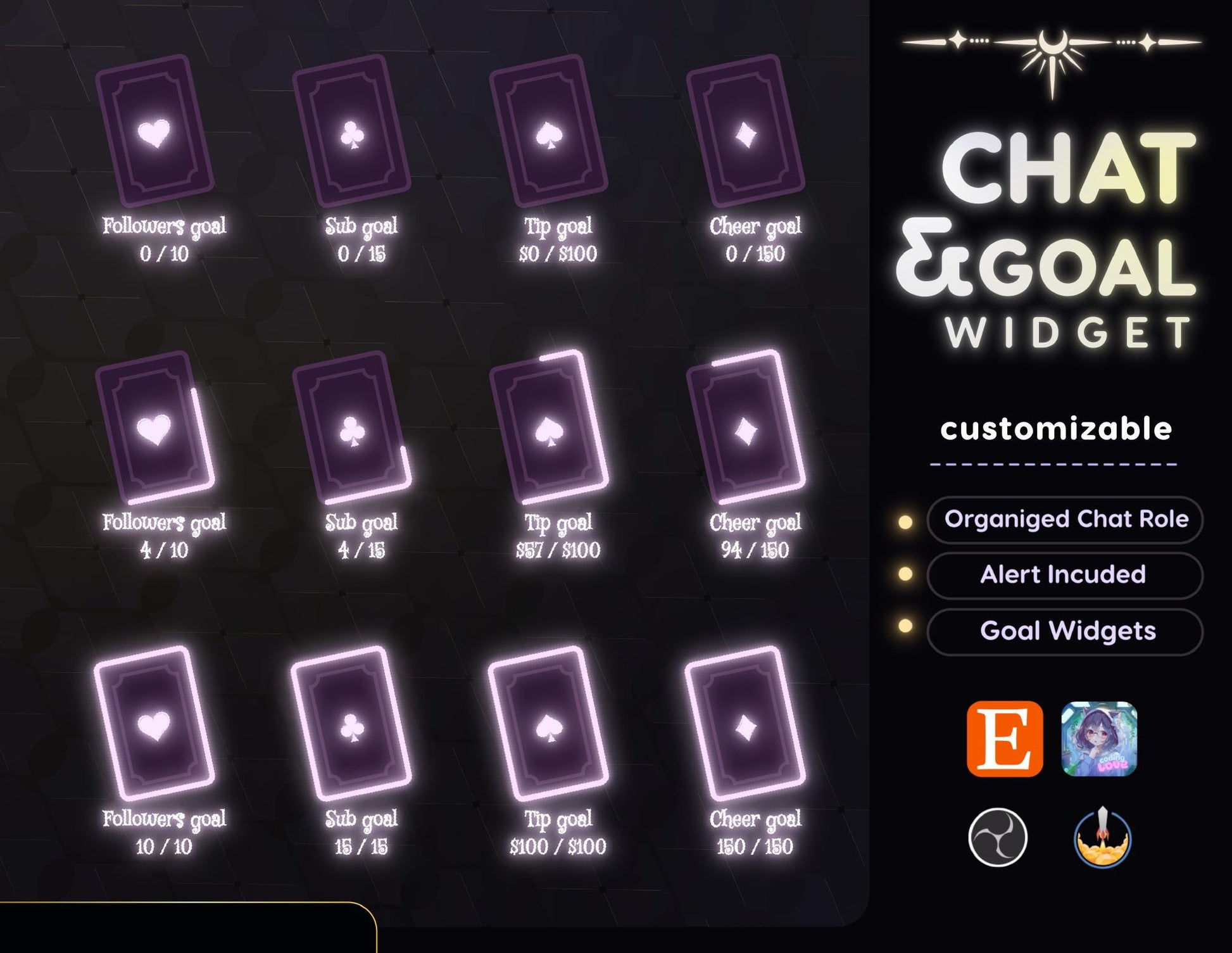Choose the completed Sub goal card 15 / 15

pyautogui.click(x=352, y=723)
